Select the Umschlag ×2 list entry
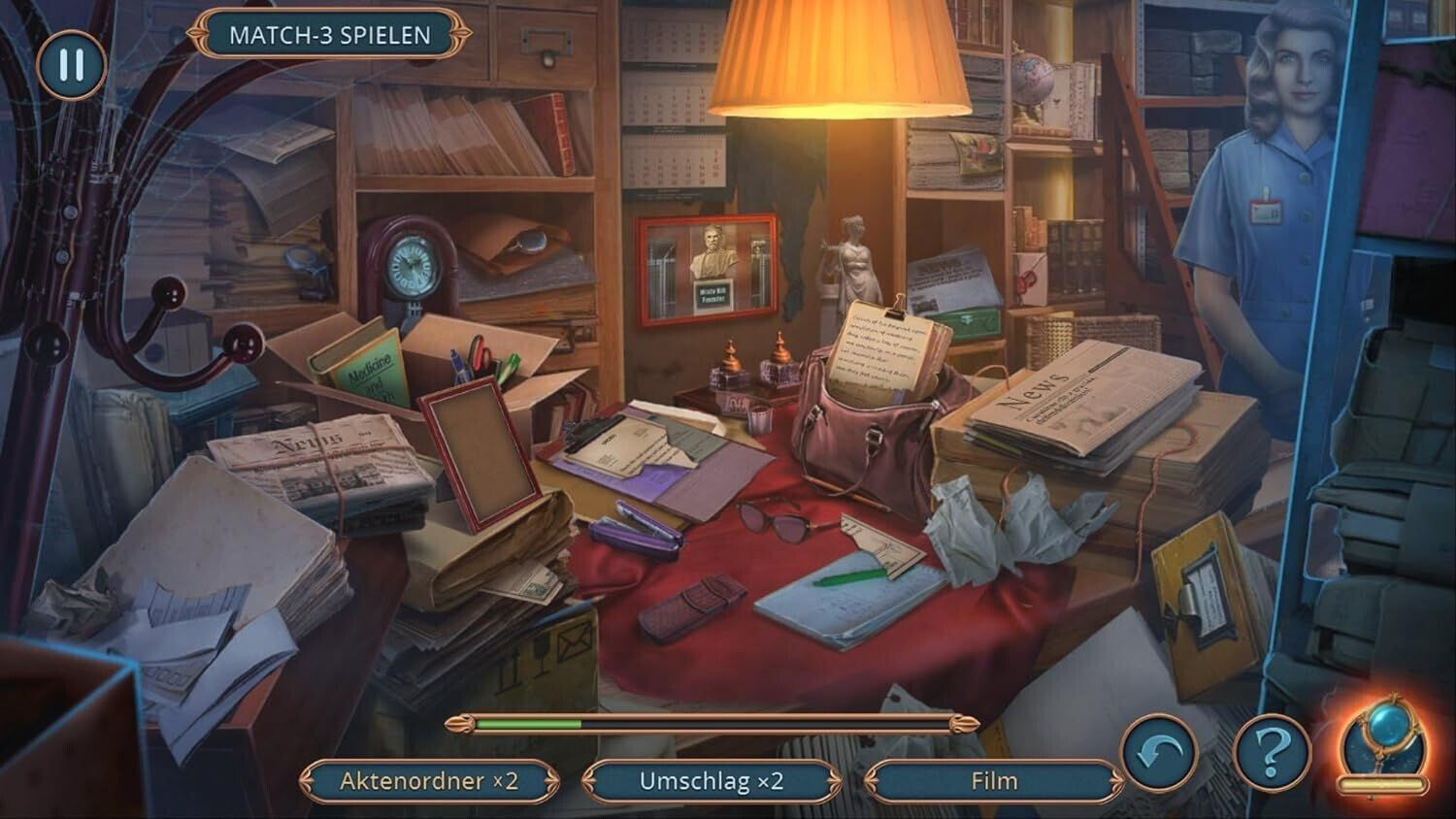The height and width of the screenshot is (819, 1456). point(711,781)
